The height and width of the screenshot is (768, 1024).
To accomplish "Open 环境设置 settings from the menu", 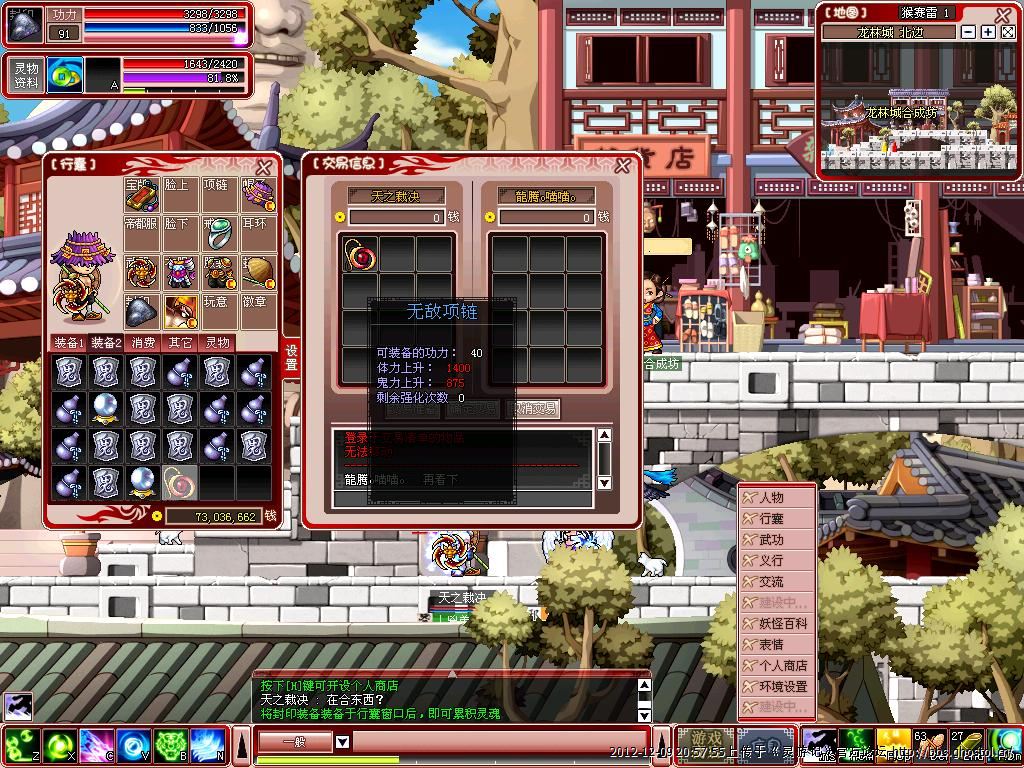I will (x=782, y=687).
